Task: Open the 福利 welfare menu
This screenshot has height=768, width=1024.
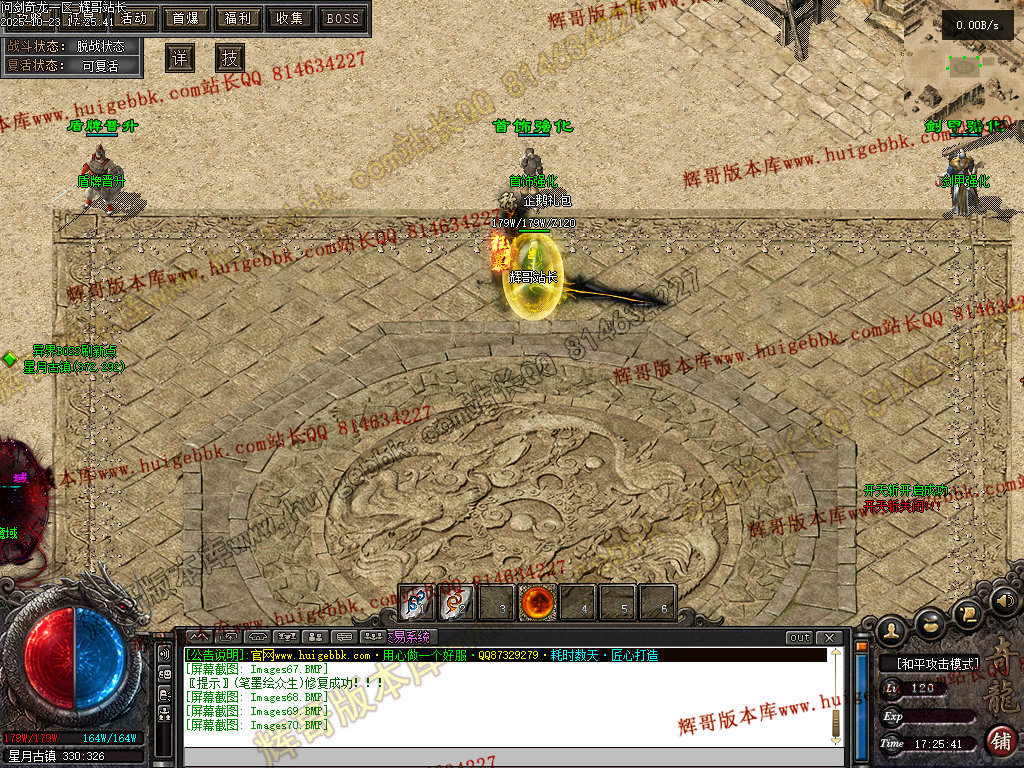Action: click(238, 18)
